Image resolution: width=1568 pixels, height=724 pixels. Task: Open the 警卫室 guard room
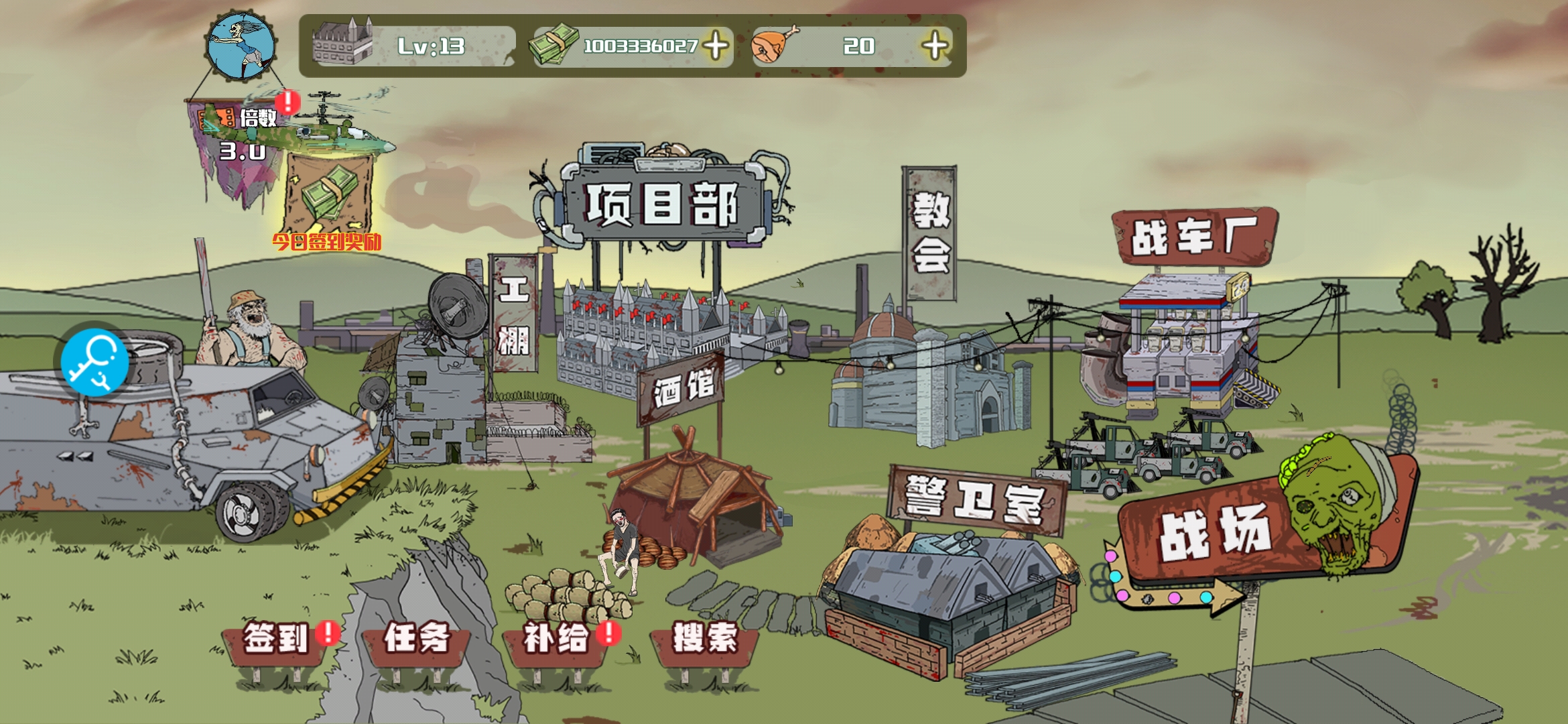[x=975, y=500]
